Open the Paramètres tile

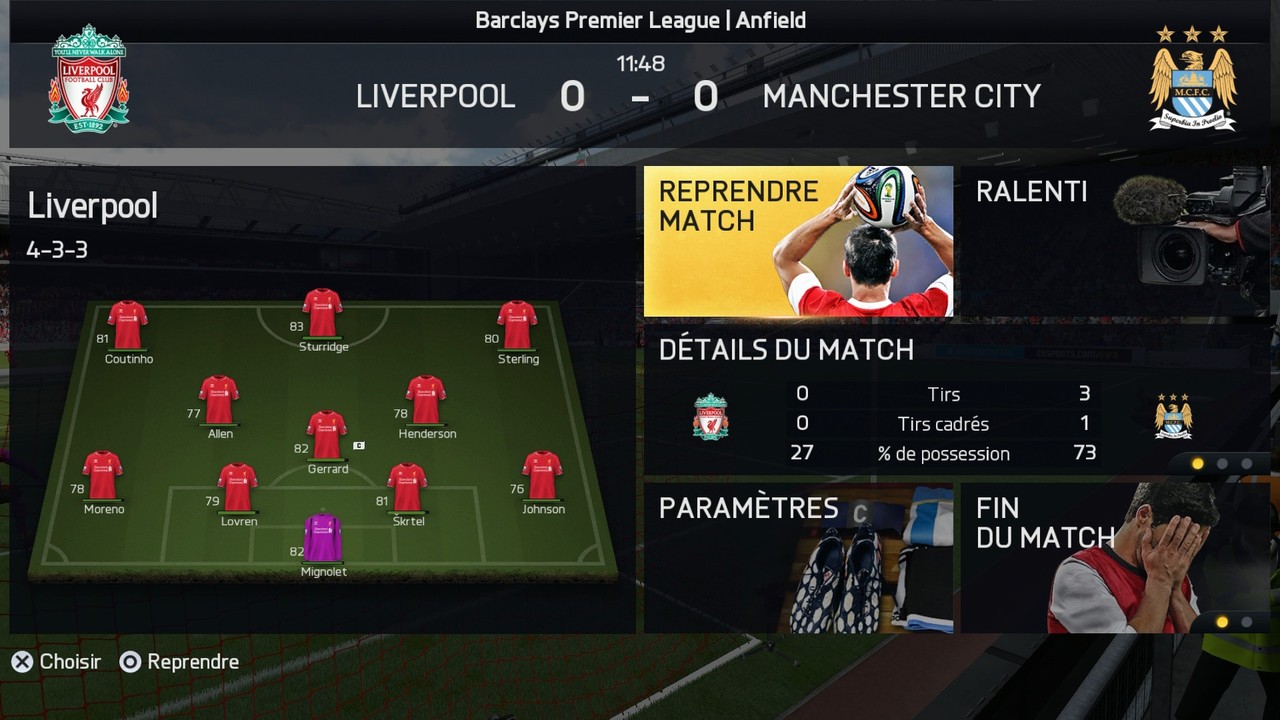coord(798,558)
